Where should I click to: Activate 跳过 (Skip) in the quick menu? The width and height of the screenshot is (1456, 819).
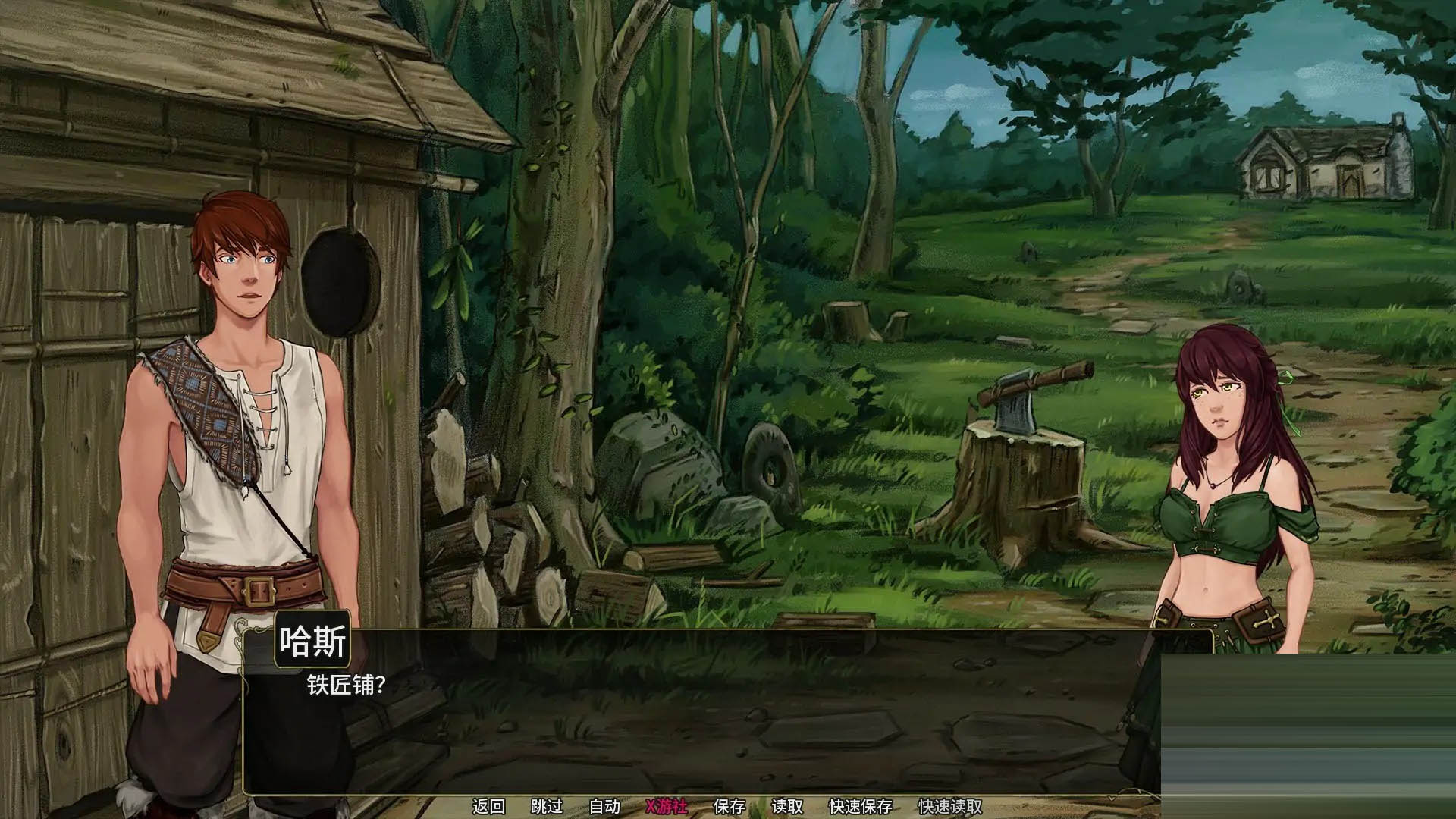coord(547,806)
